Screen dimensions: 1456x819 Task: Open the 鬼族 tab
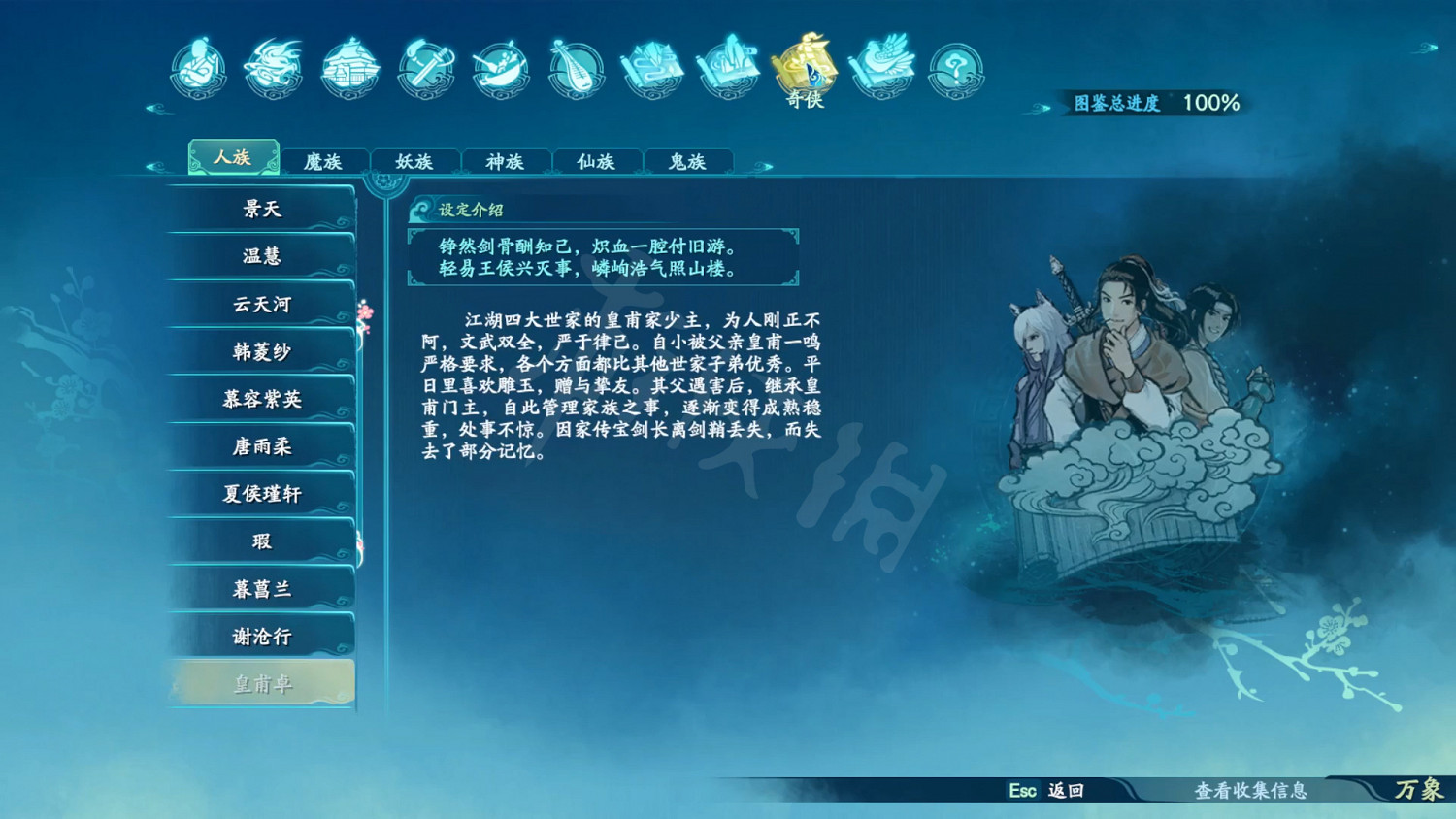(687, 161)
